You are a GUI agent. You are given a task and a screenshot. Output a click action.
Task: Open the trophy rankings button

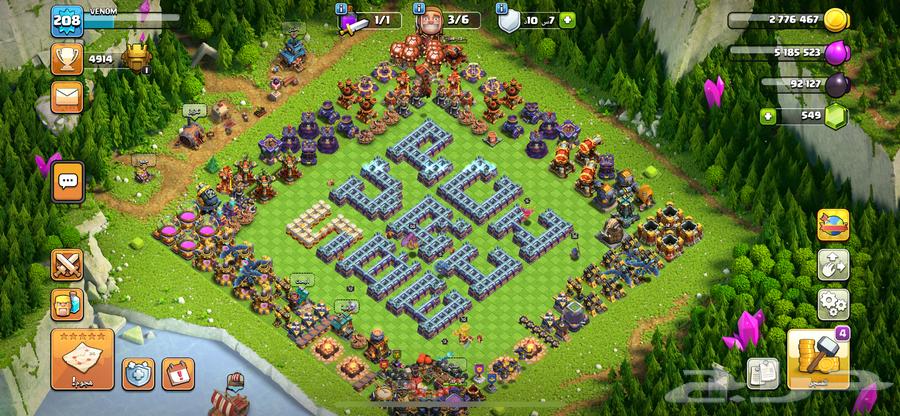(x=69, y=59)
